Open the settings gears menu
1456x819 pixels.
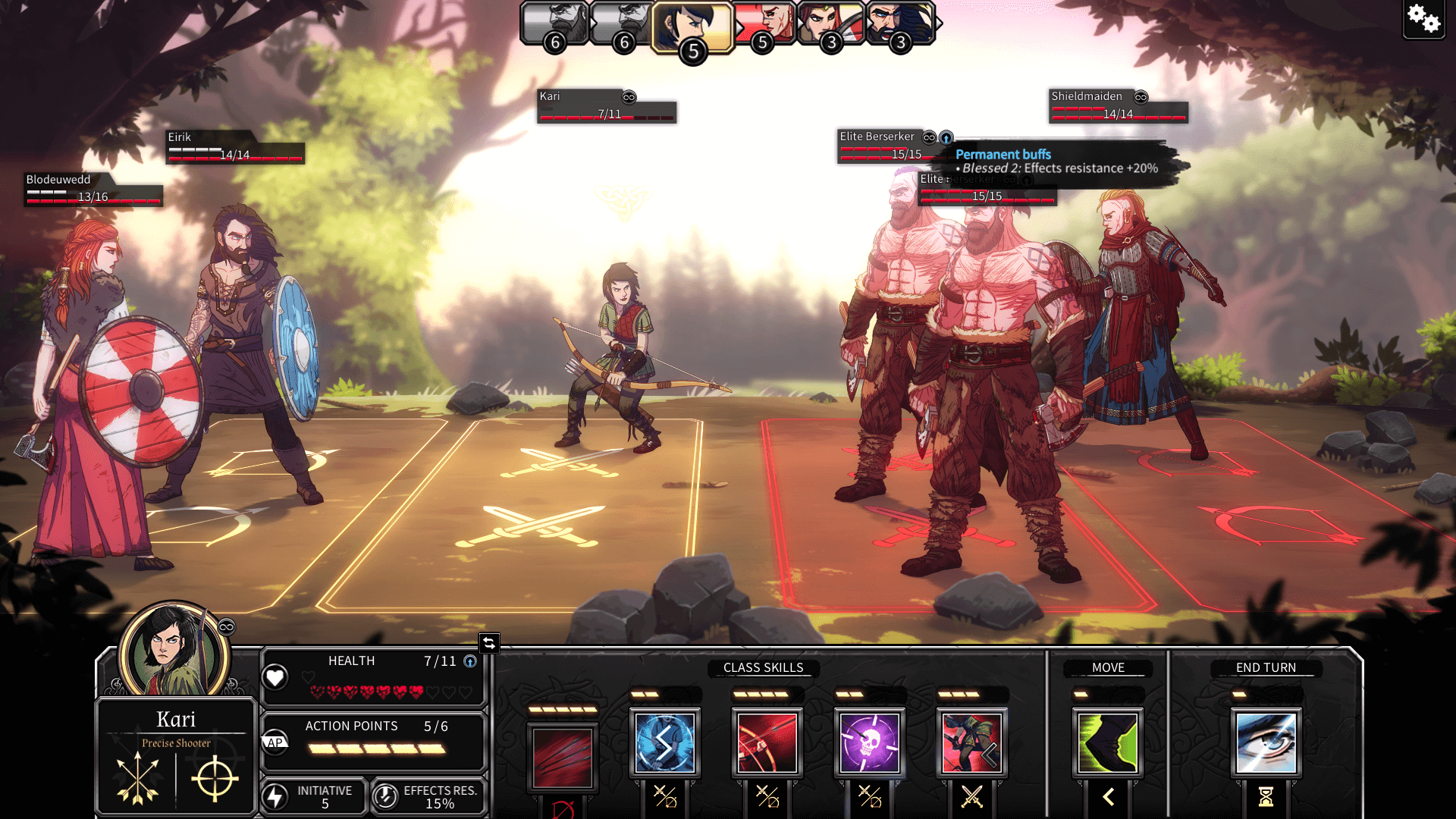click(1423, 19)
